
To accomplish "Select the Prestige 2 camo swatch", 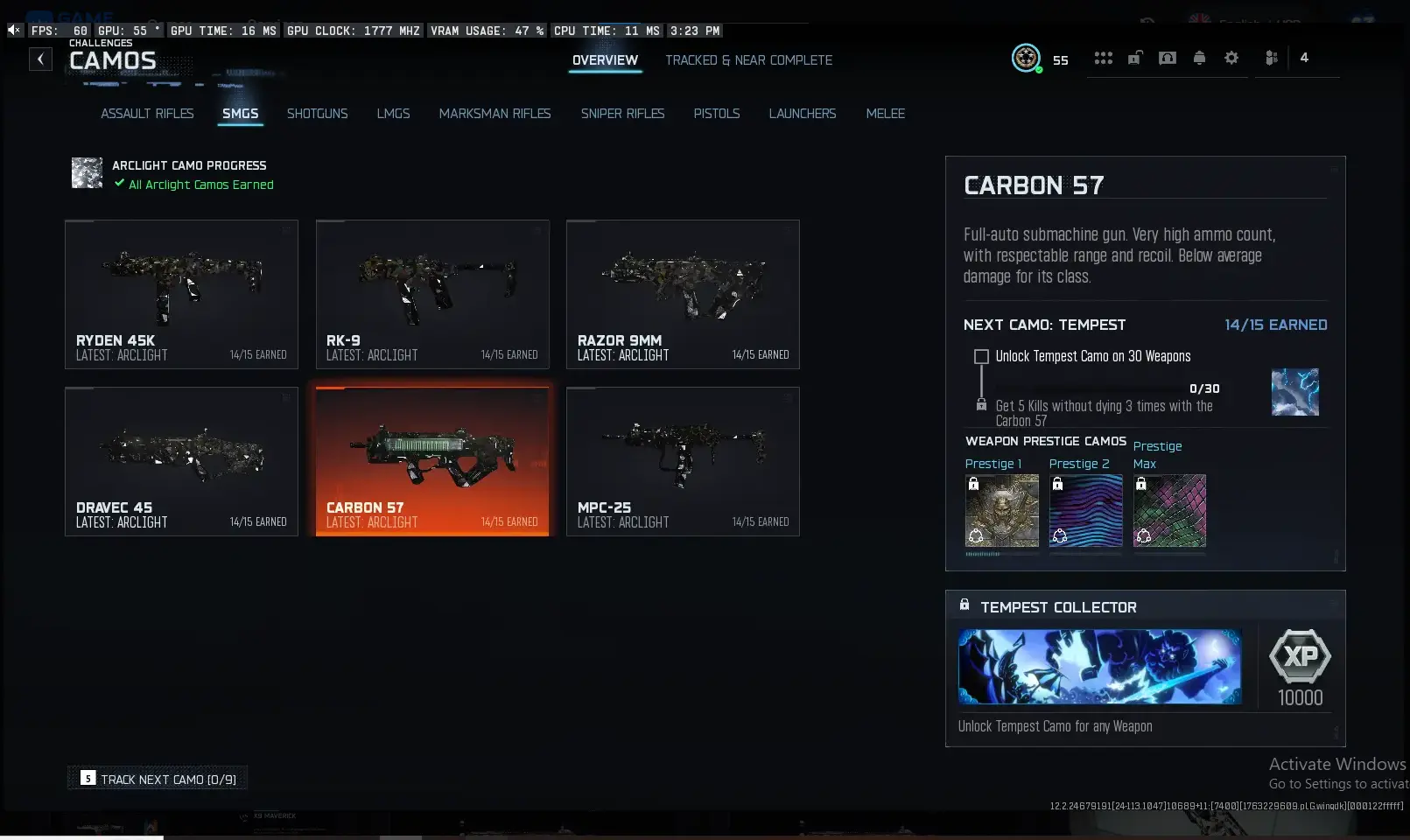I will click(x=1085, y=512).
